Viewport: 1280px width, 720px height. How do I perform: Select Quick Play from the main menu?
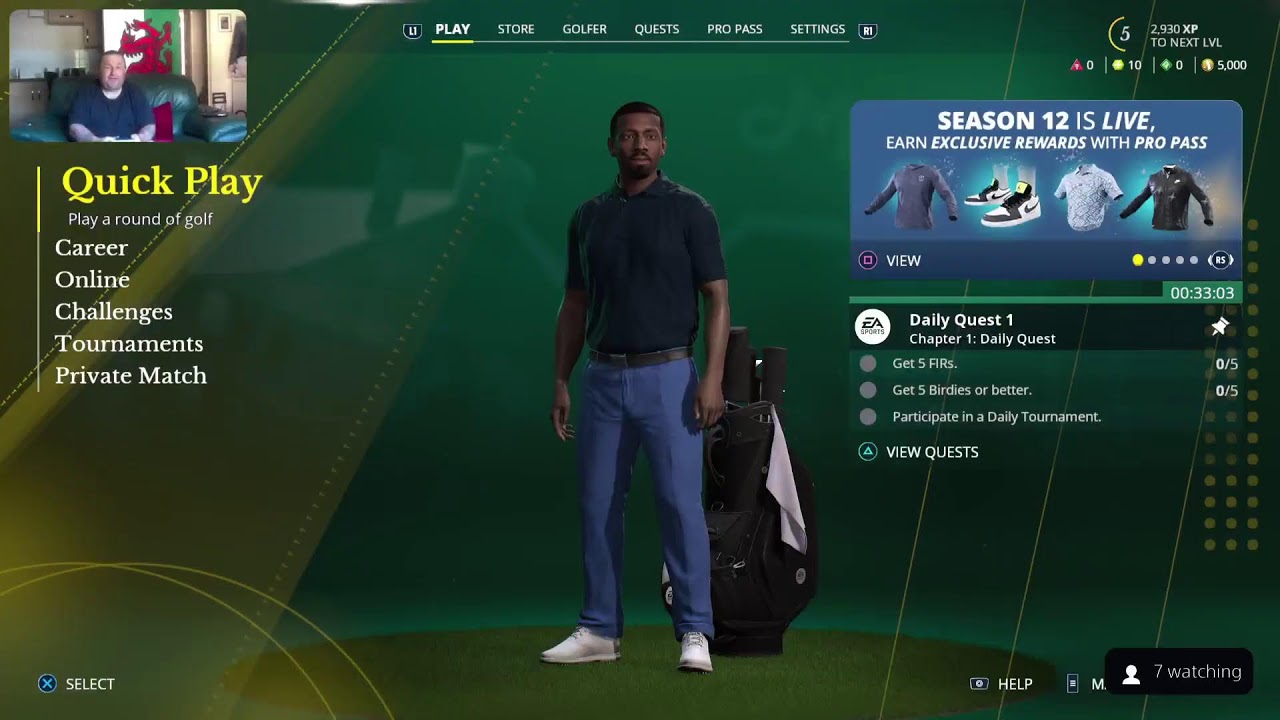coord(161,183)
